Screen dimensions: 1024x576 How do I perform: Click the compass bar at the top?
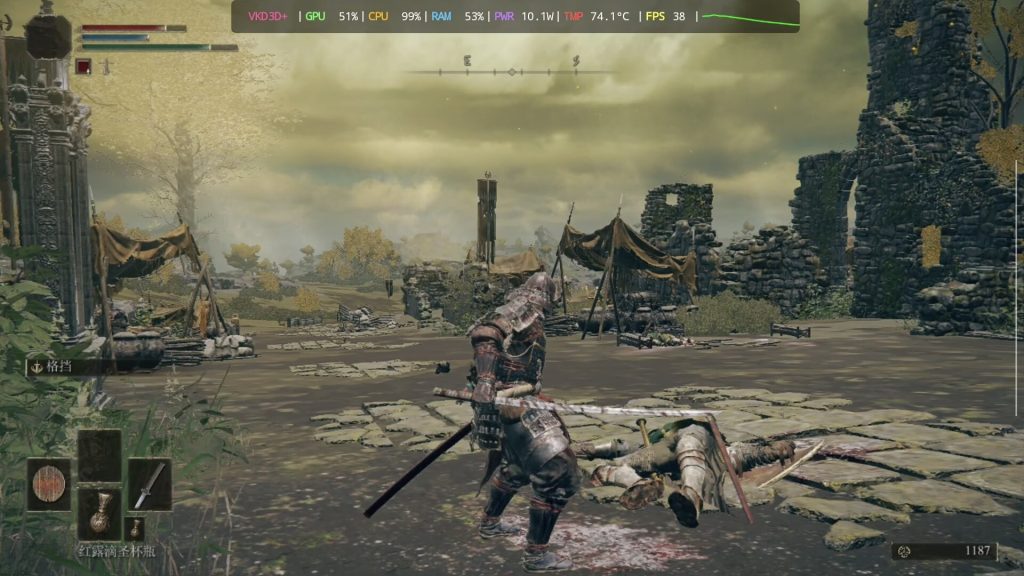pos(511,71)
